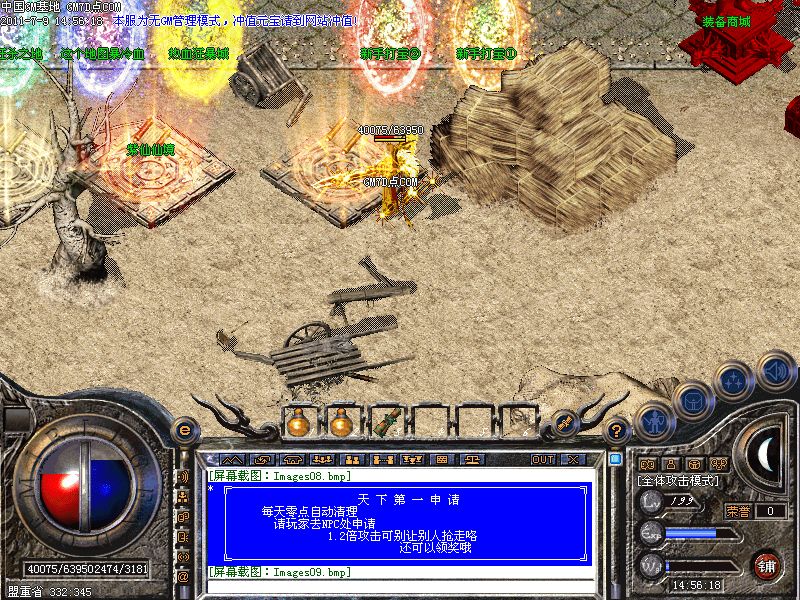This screenshot has height=600, width=800.
Task: Change the 全体攻击模式 attack mode label
Action: pyautogui.click(x=677, y=481)
